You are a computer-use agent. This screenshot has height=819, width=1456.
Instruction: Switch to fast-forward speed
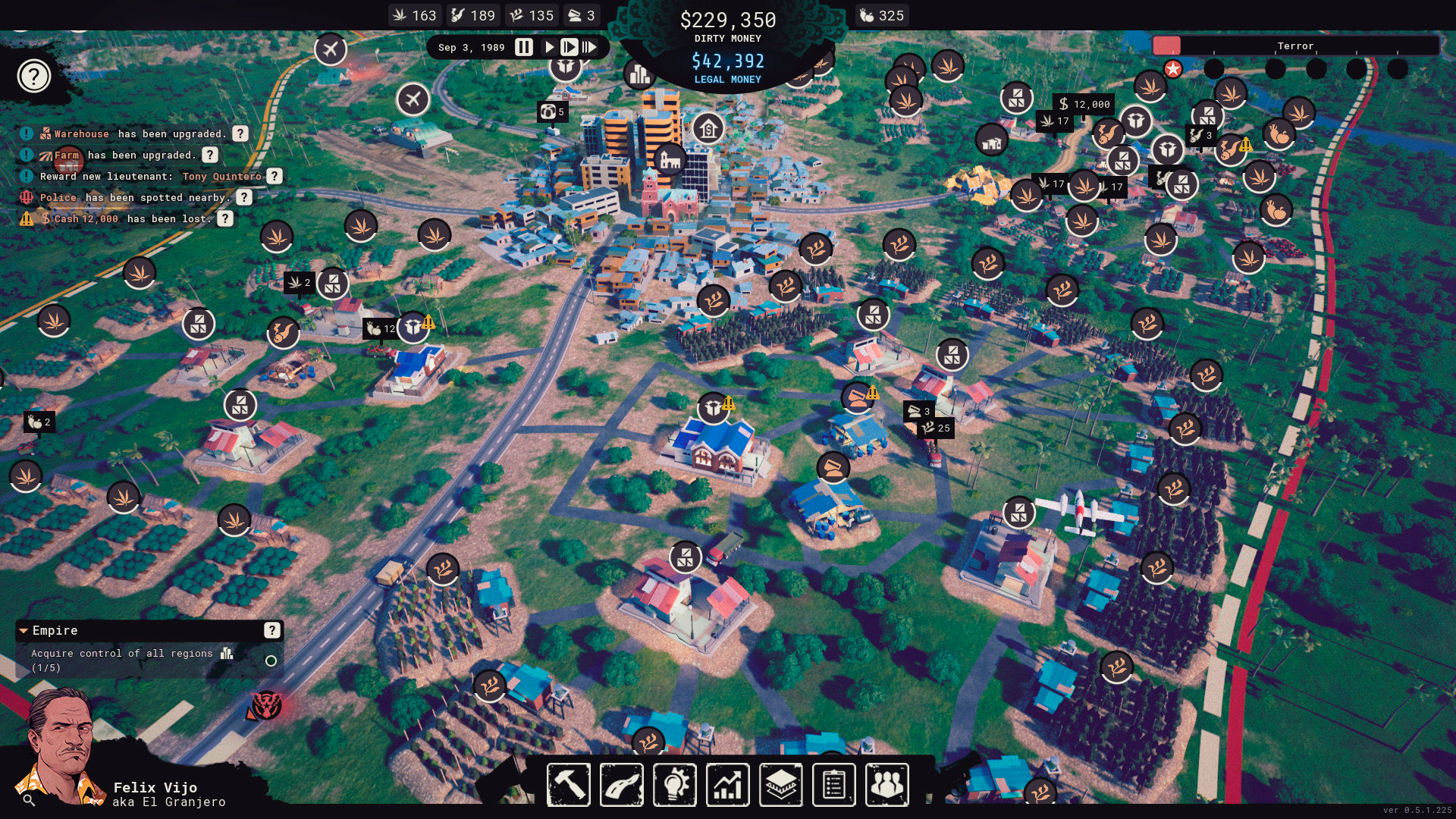click(x=569, y=47)
